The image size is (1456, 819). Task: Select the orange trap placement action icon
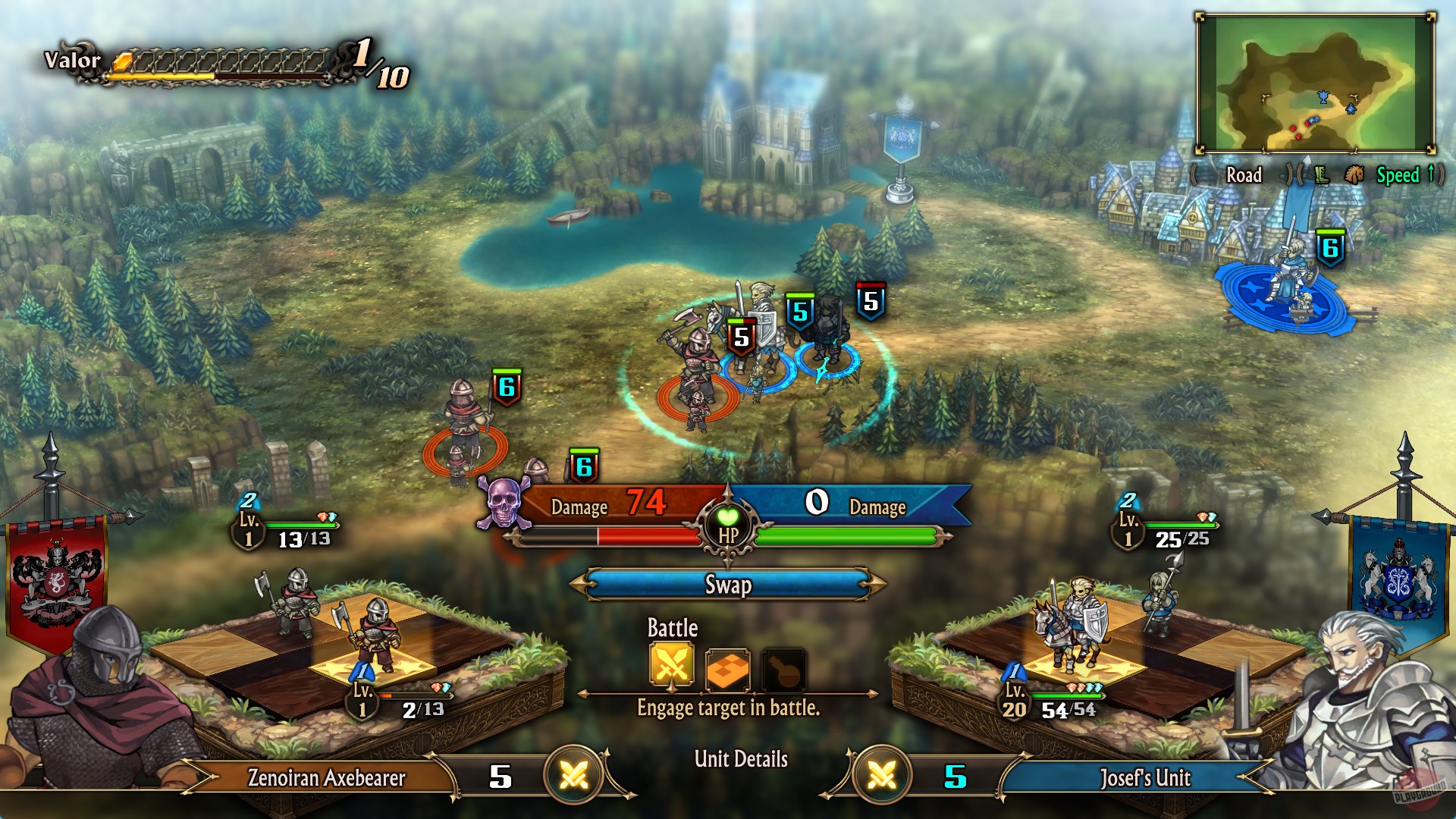tap(727, 669)
